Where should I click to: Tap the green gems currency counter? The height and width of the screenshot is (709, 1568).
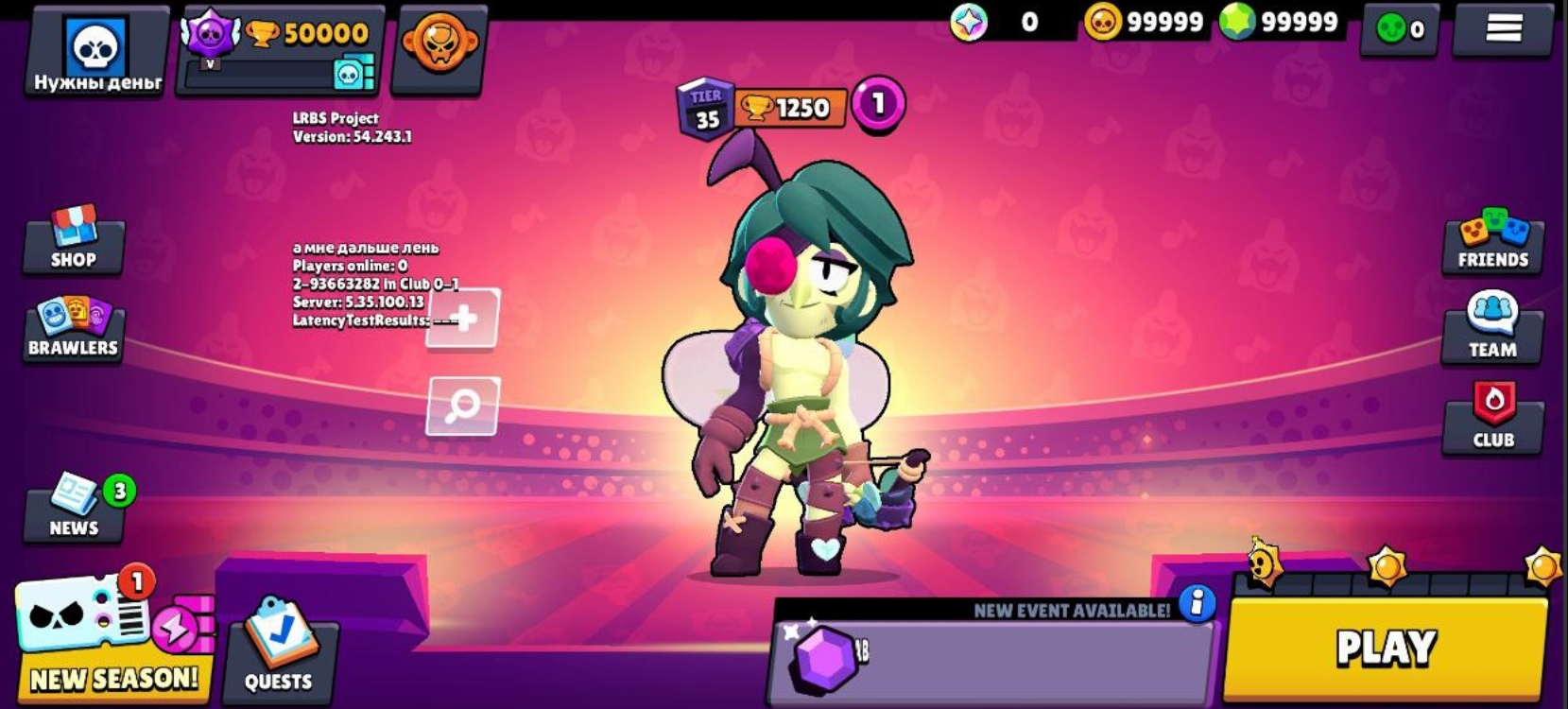tap(1281, 22)
